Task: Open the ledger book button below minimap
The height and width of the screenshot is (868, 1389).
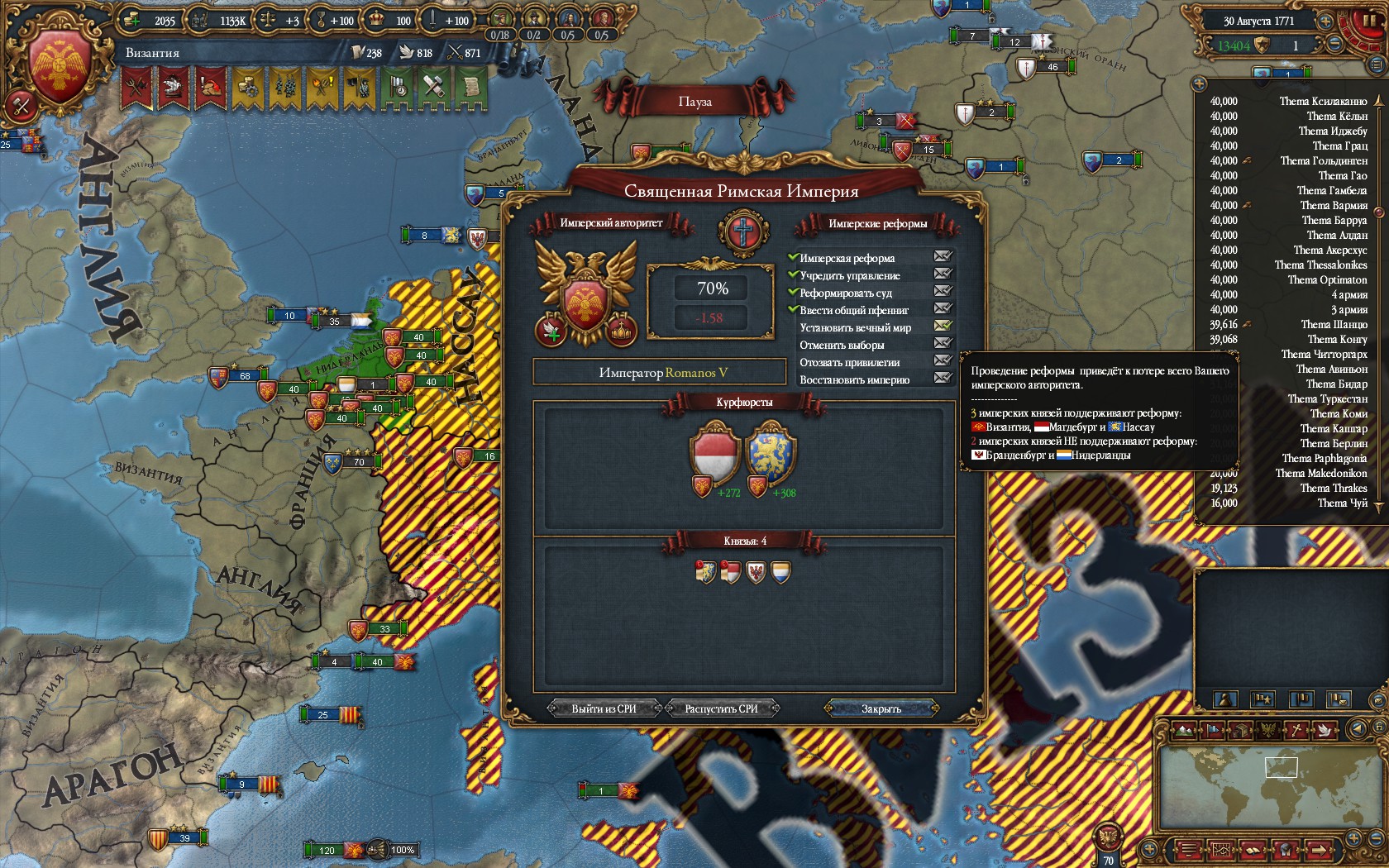Action: click(x=1252, y=849)
